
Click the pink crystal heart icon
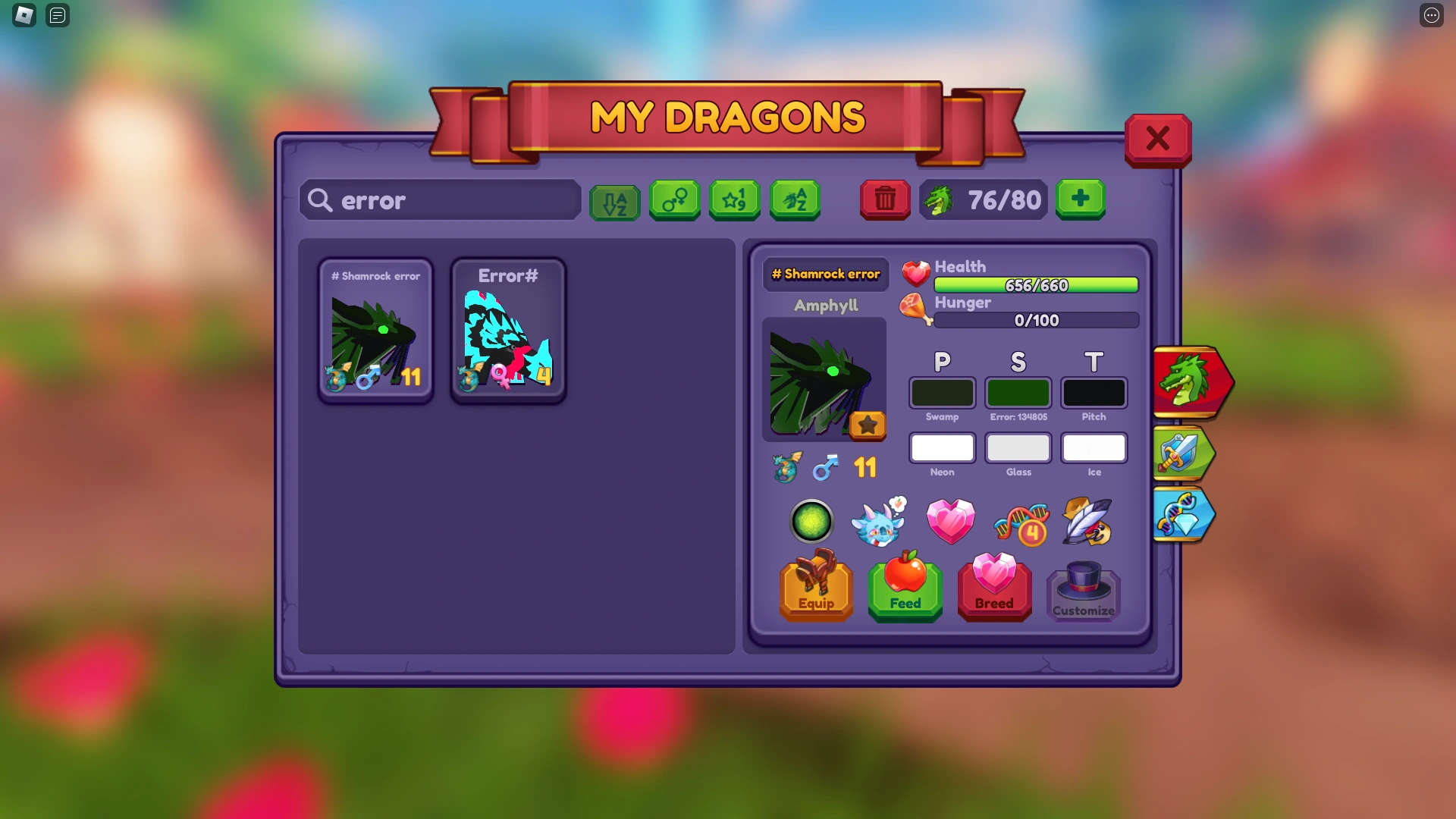click(951, 522)
